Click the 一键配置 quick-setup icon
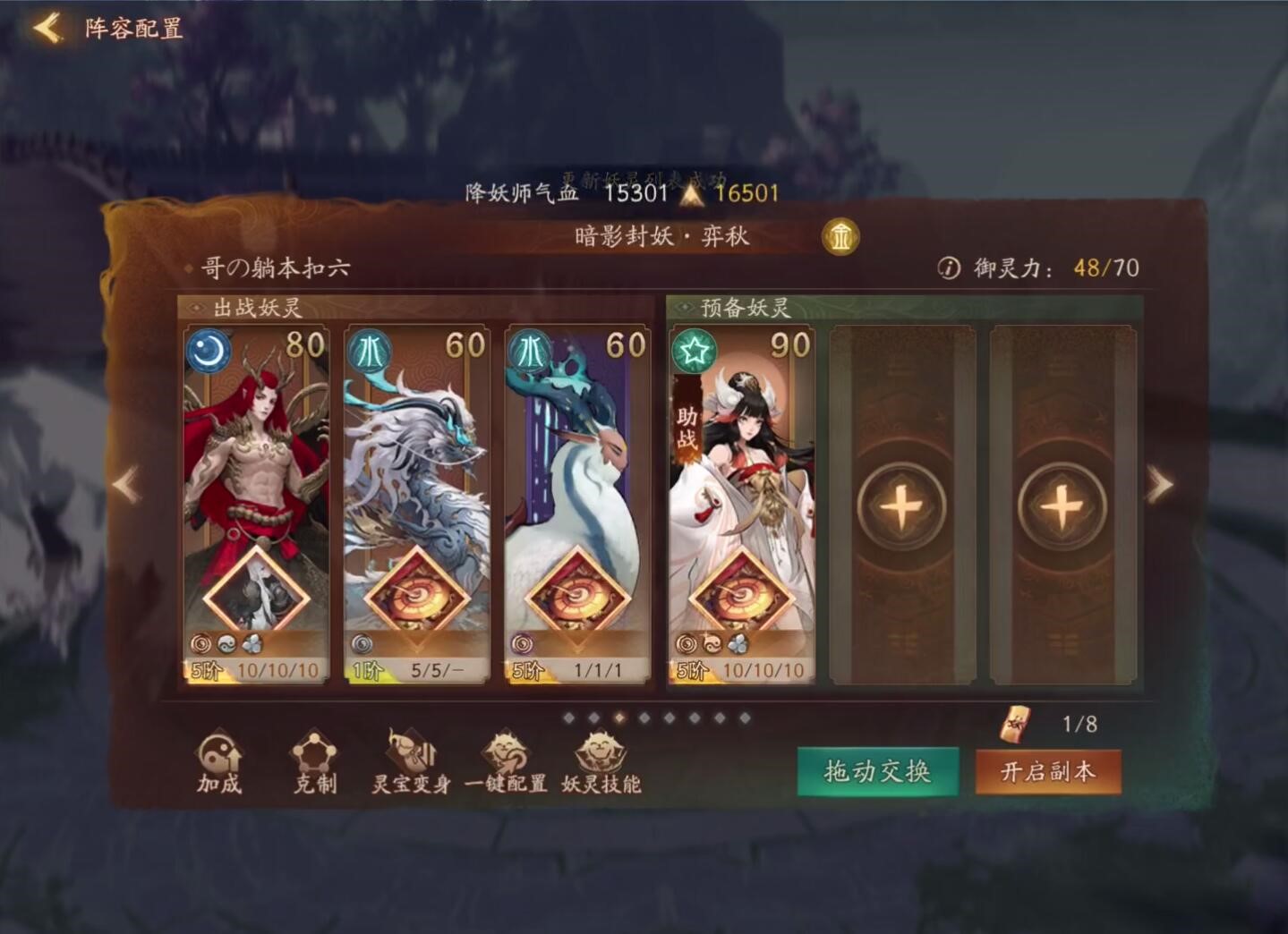Viewport: 1288px width, 934px height. pyautogui.click(x=506, y=765)
